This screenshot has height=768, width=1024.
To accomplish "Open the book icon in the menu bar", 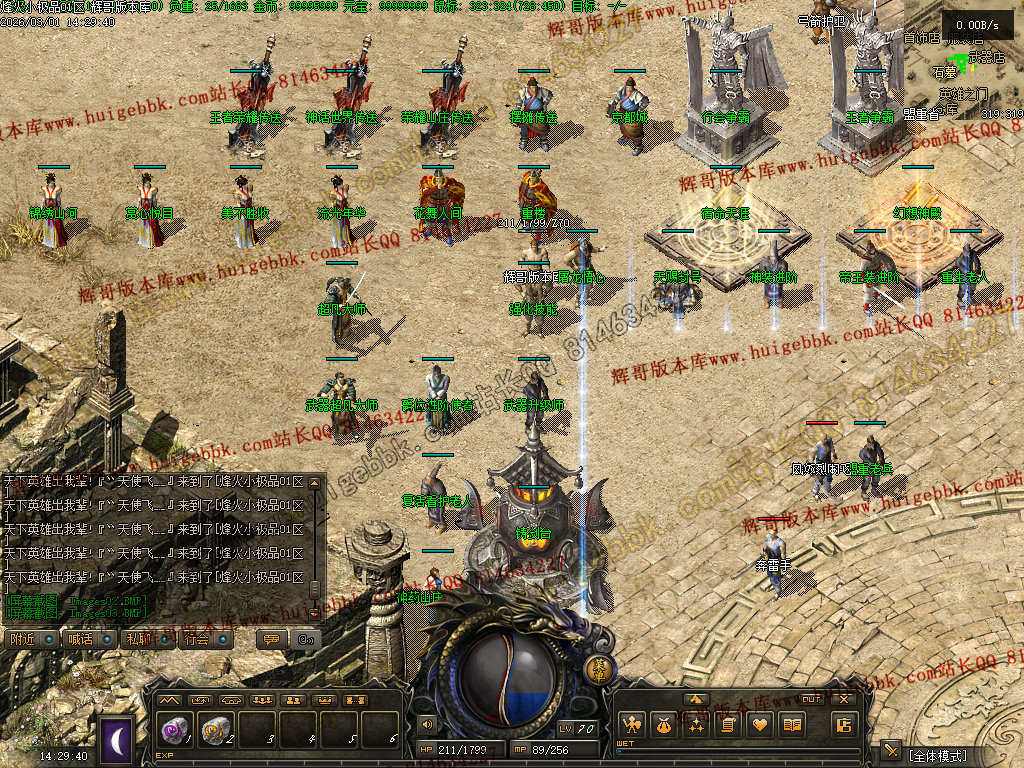I will coord(791,724).
